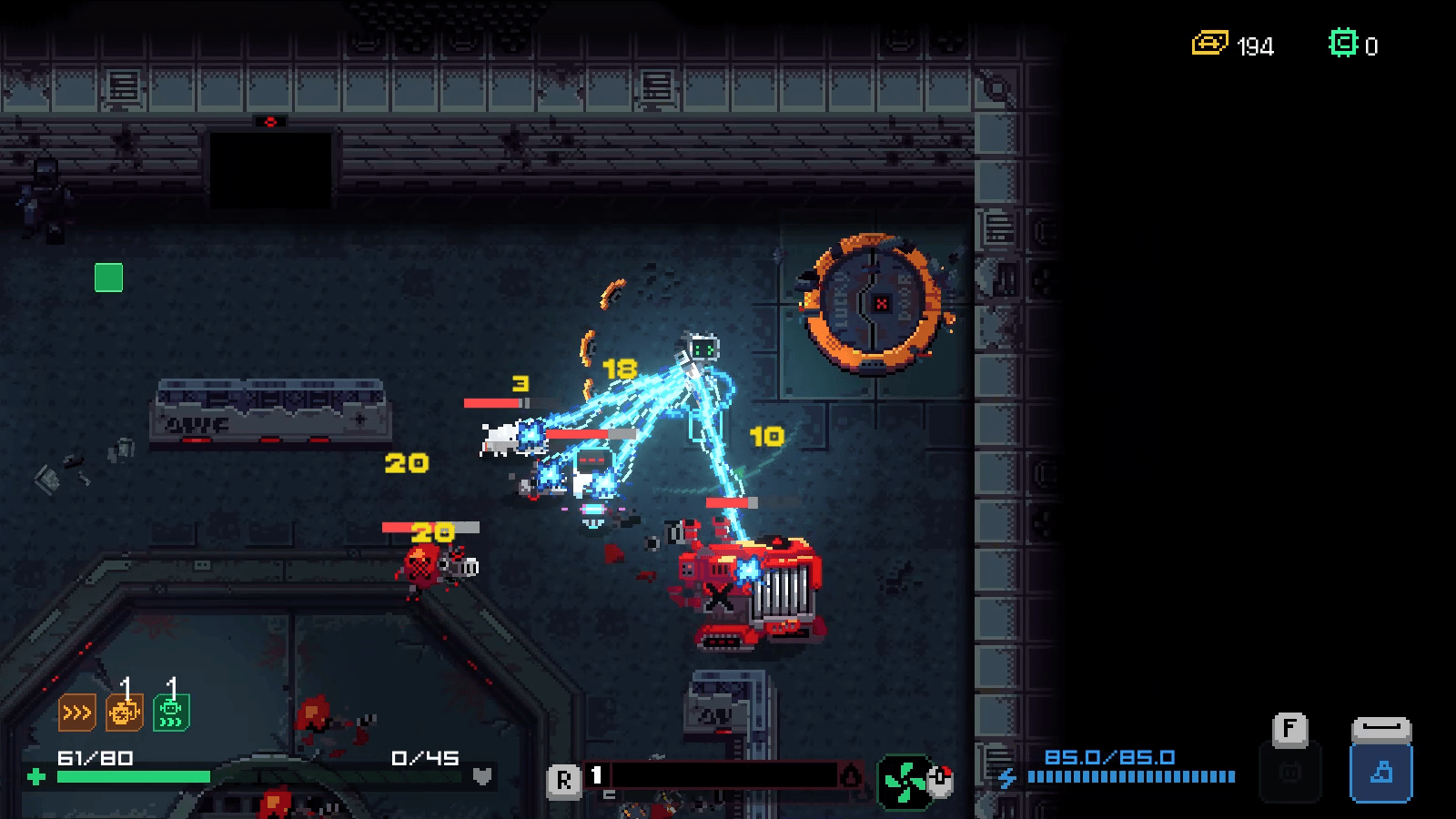Select the green robot perk icon

coord(171,713)
